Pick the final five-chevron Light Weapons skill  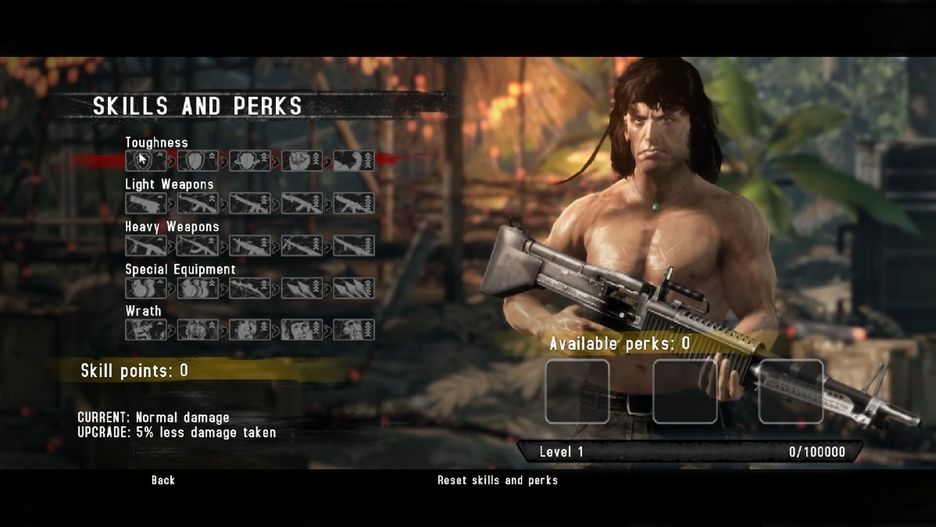click(353, 203)
